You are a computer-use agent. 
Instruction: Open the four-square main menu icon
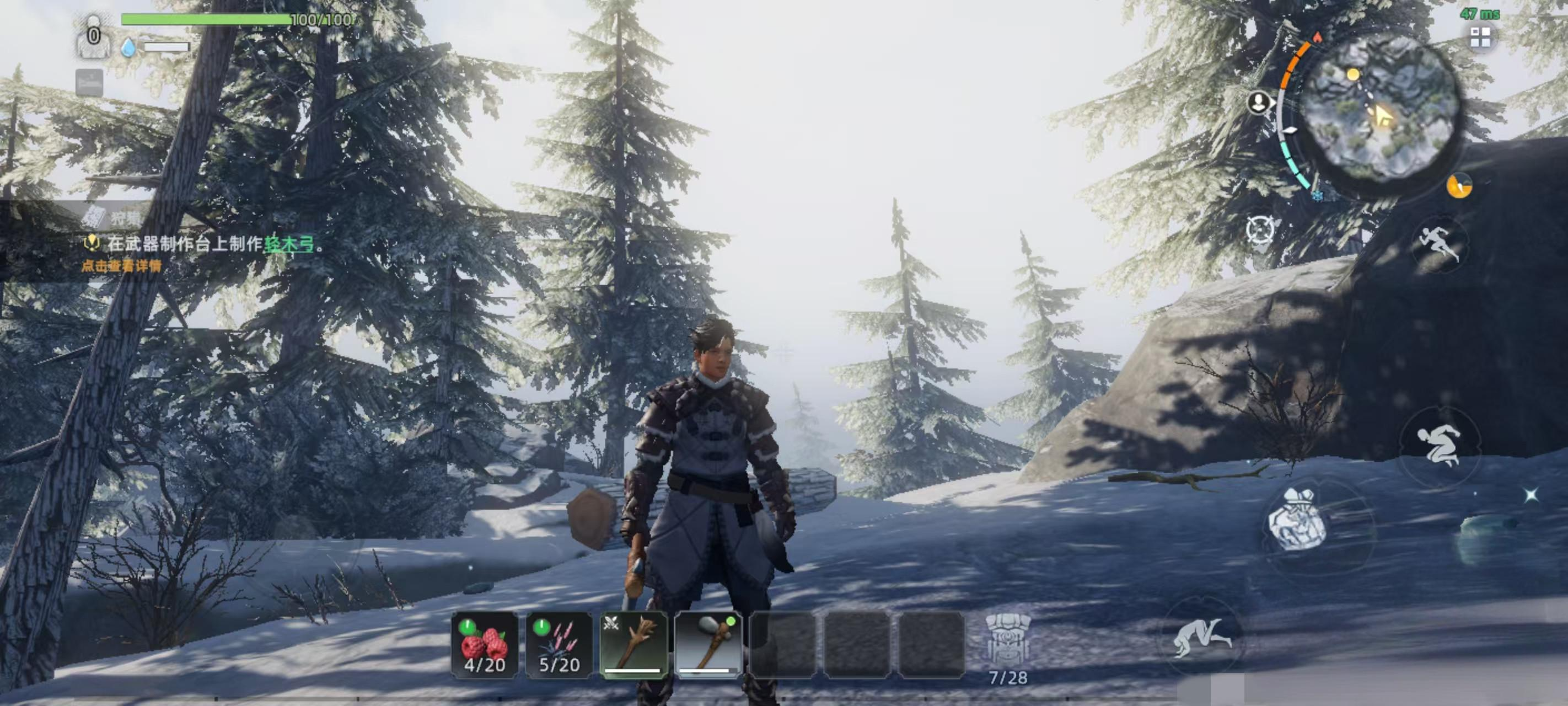[x=1480, y=38]
